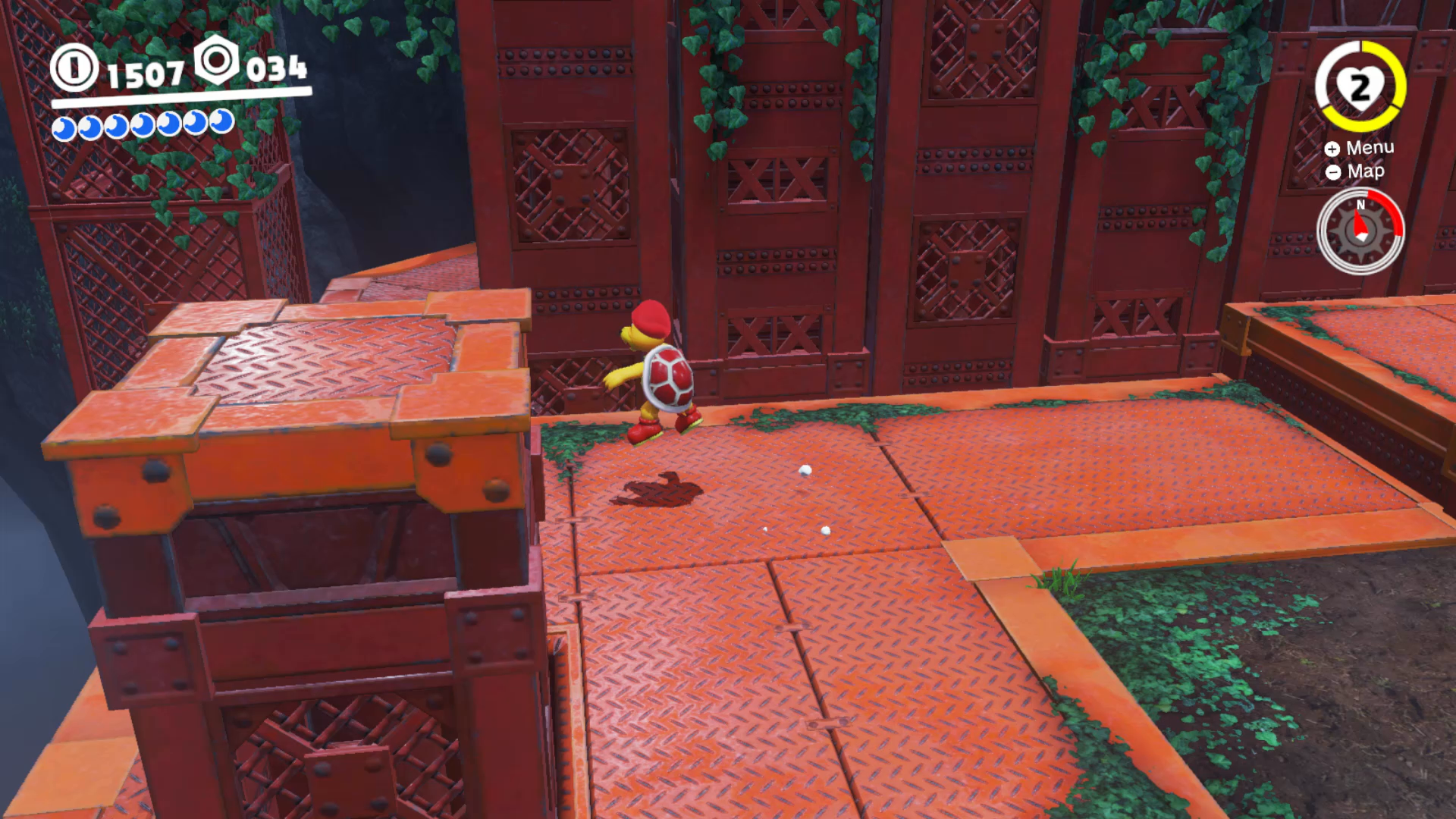Open the Map option
Image resolution: width=1456 pixels, height=819 pixels.
(1364, 172)
